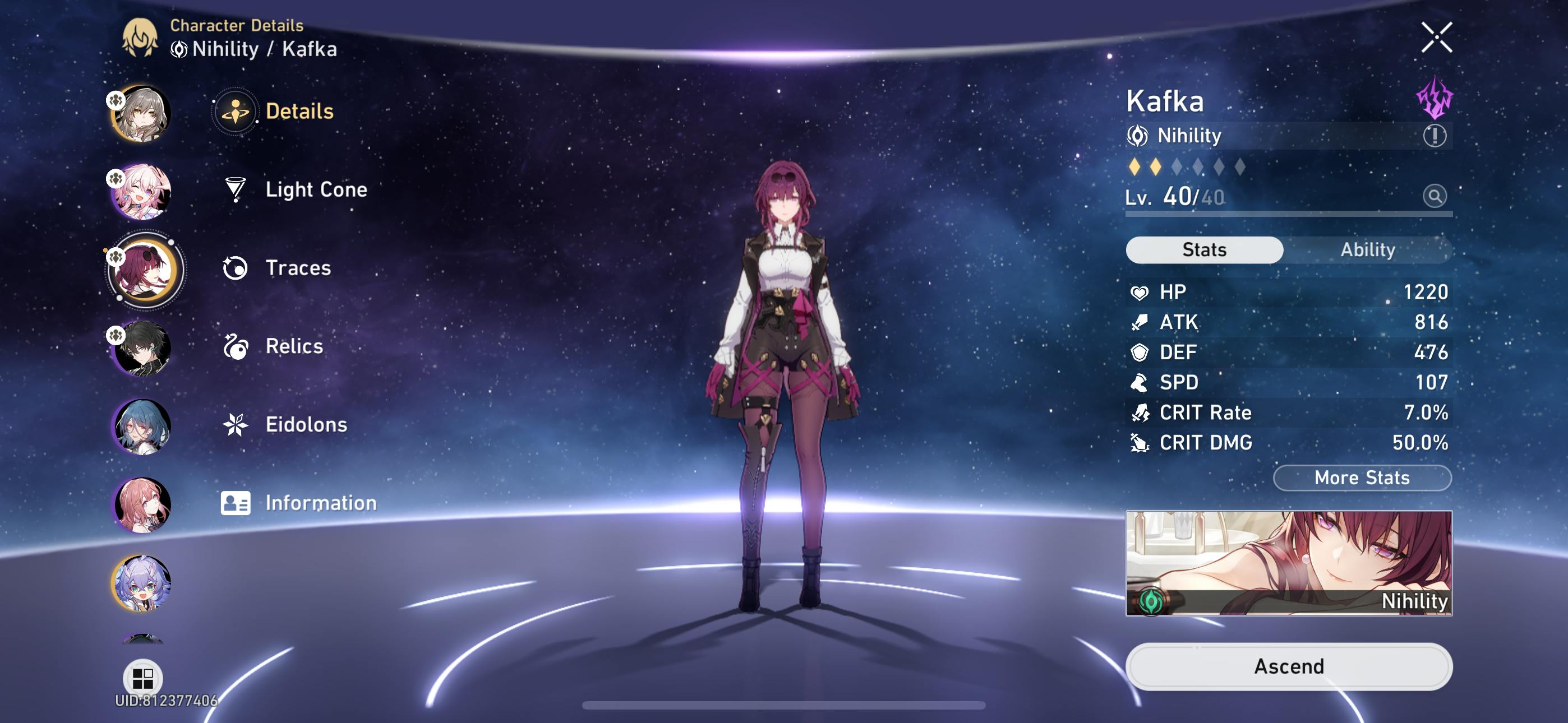
Task: Go to the Traces section
Action: tap(297, 268)
